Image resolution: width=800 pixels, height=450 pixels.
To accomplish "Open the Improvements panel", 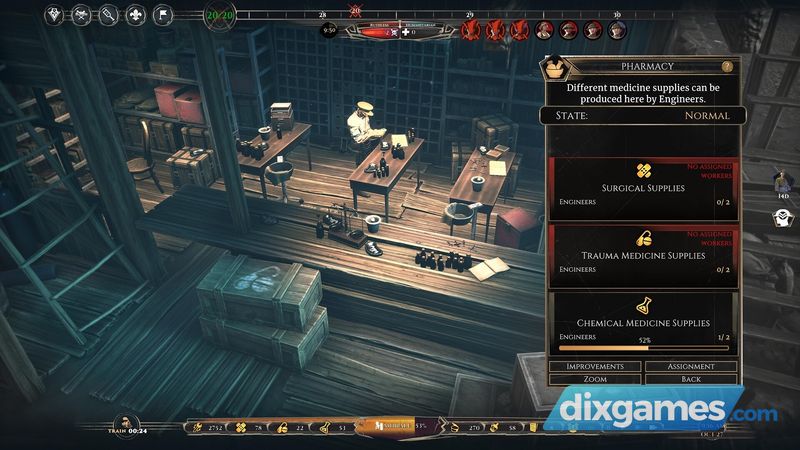I will [x=595, y=366].
